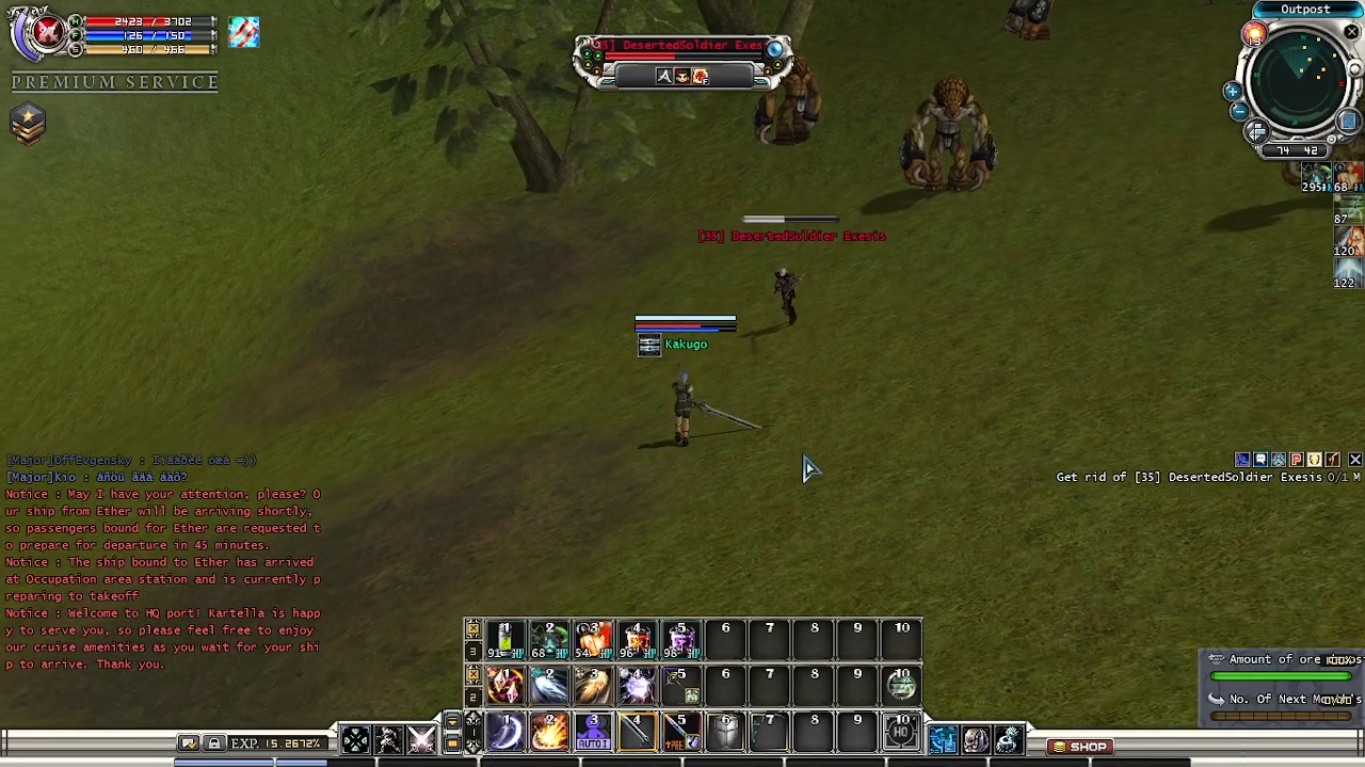
Task: Toggle the AUTO I hotbar slot
Action: (x=593, y=732)
